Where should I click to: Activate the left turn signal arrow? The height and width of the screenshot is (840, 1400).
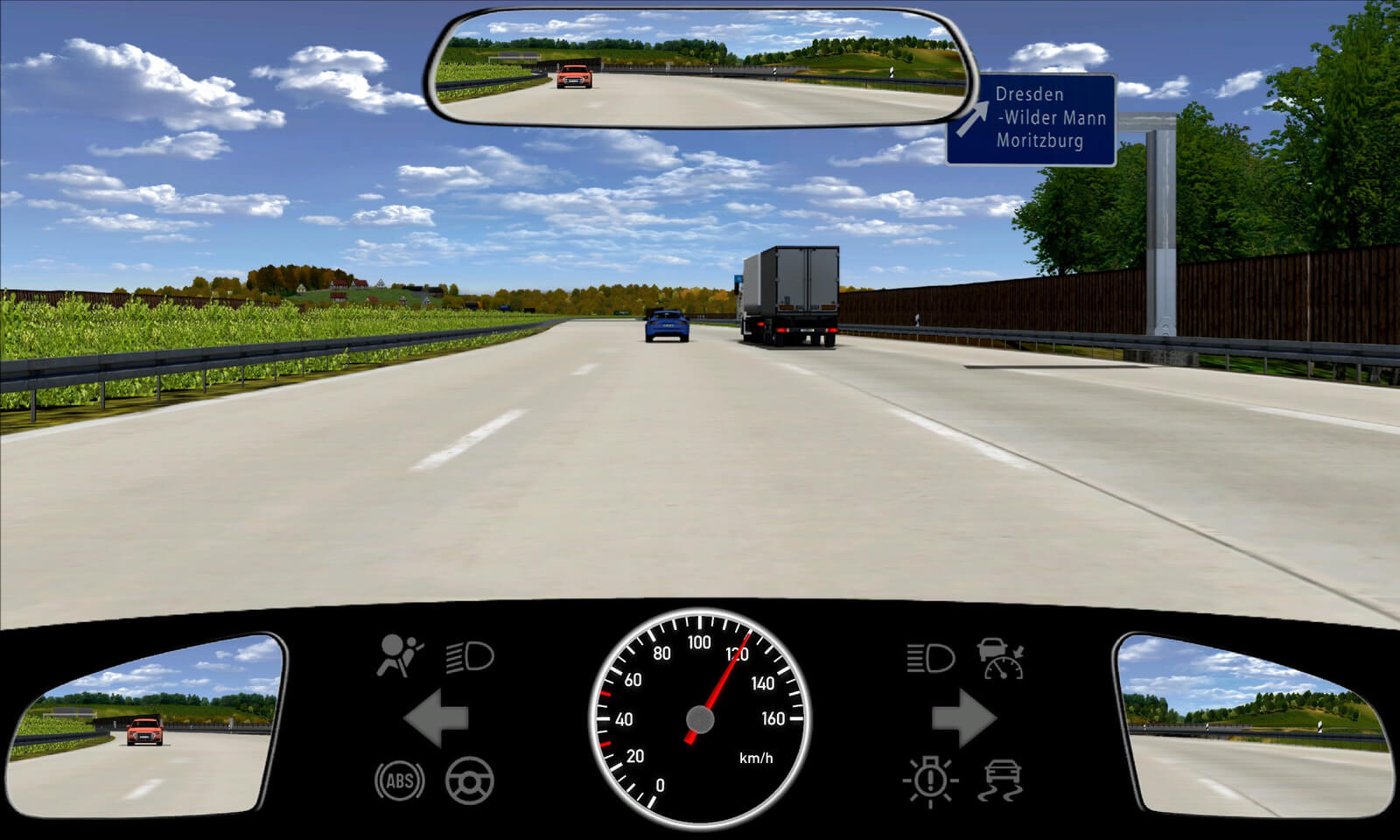tap(437, 718)
